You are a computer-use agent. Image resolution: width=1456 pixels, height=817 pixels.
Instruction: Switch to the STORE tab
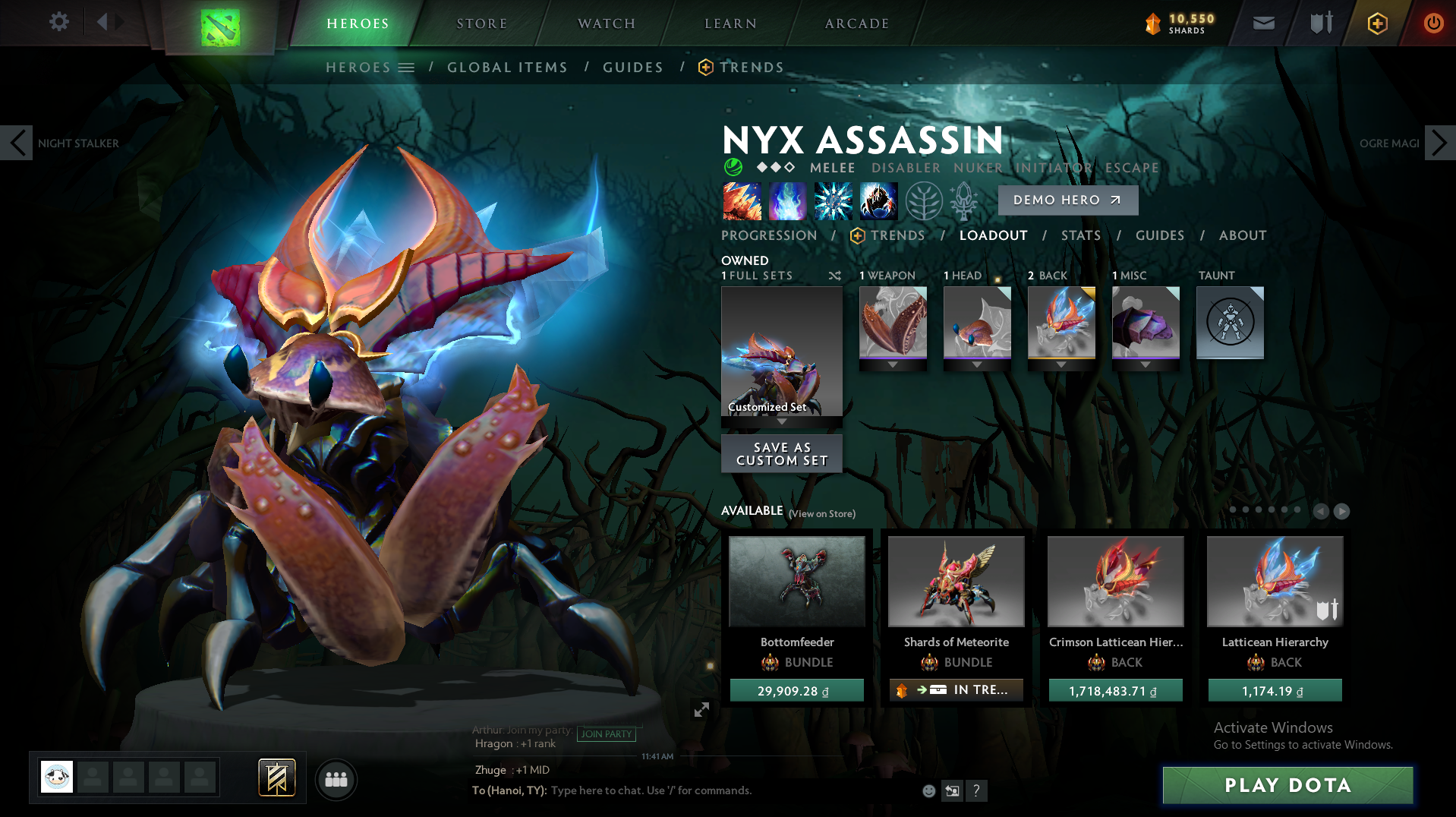coord(481,23)
